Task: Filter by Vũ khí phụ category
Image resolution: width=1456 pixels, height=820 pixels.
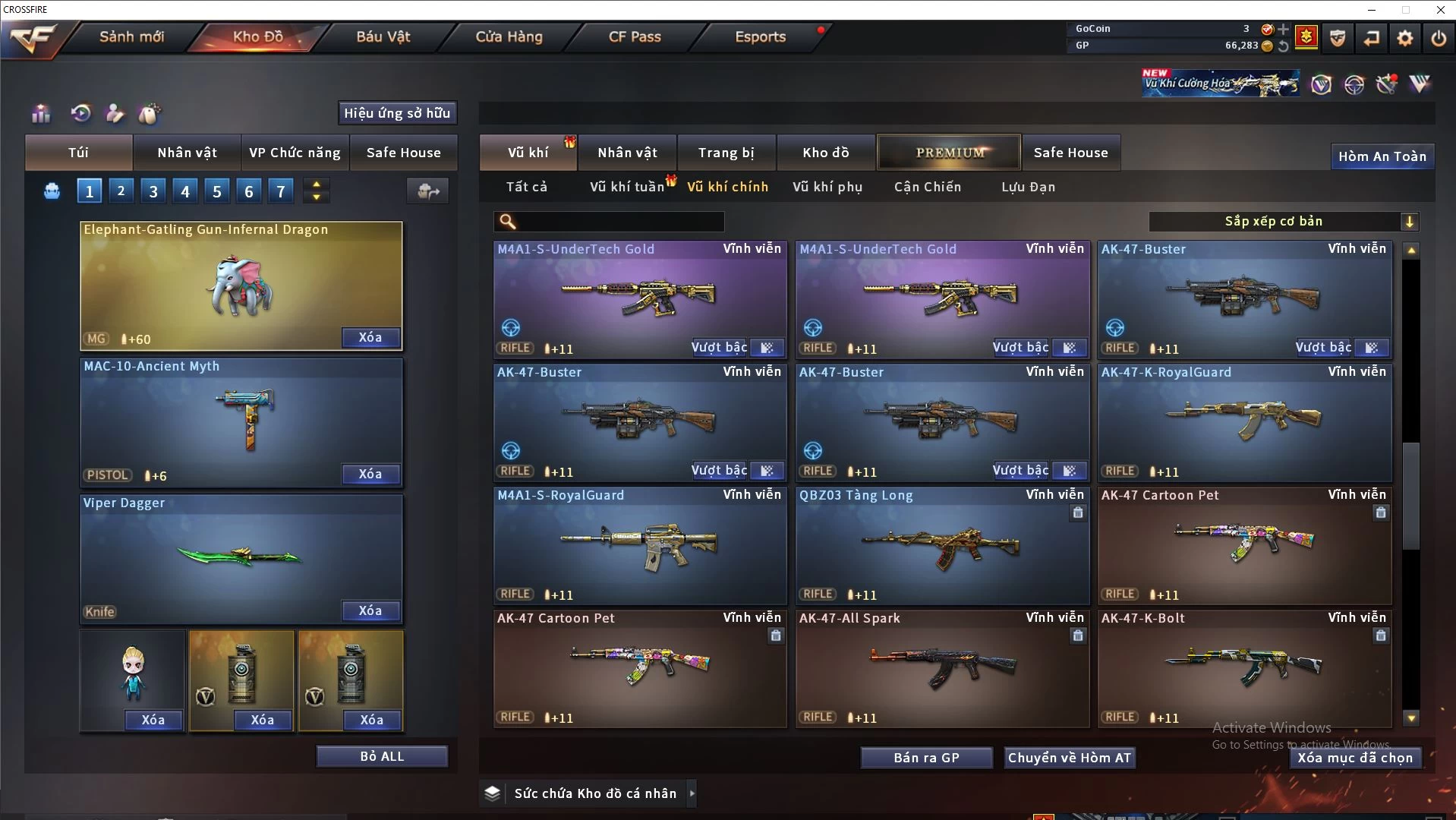Action: click(x=827, y=187)
